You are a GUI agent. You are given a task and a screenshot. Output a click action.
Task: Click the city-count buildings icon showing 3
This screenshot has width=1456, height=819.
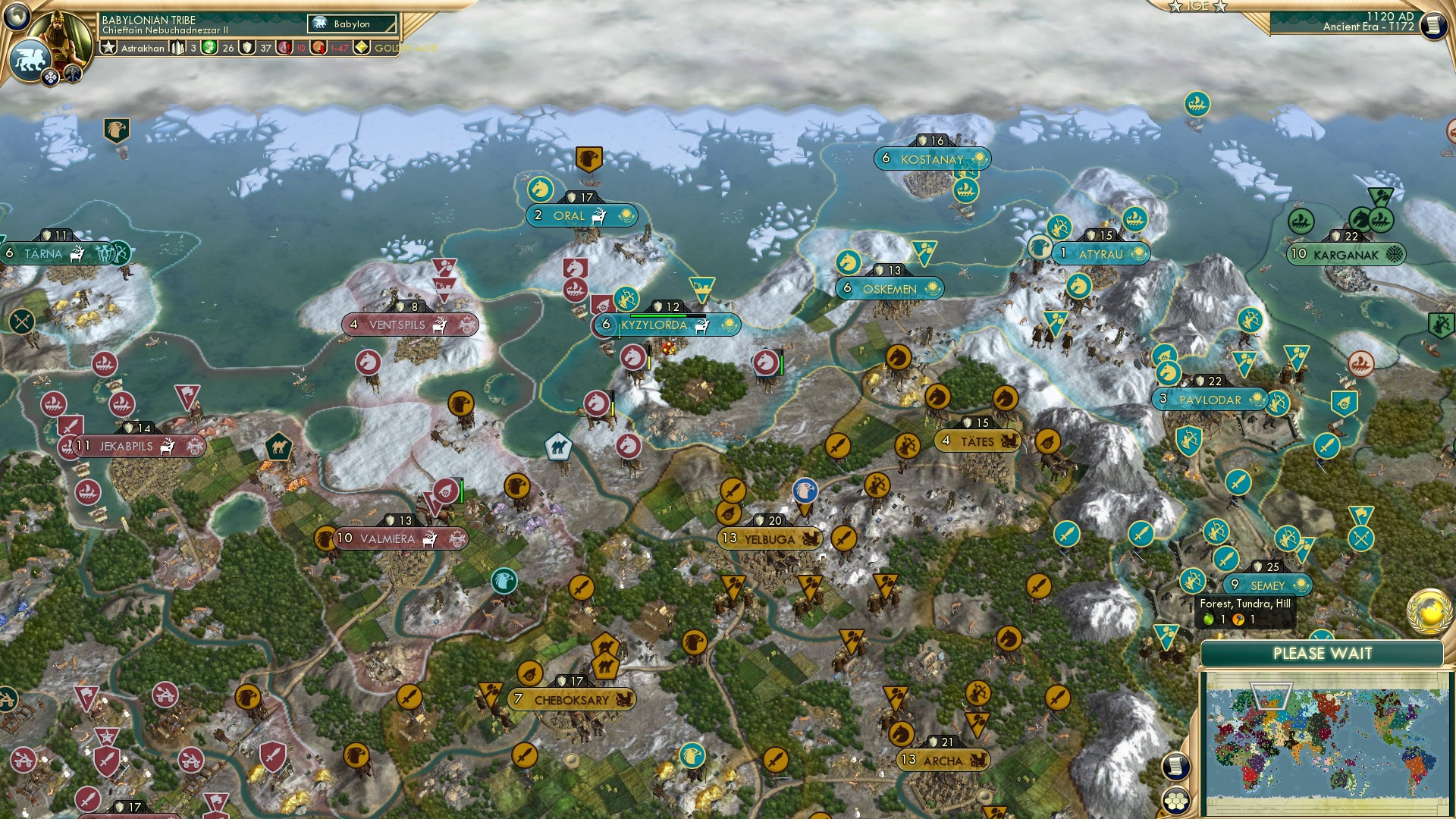pyautogui.click(x=177, y=49)
